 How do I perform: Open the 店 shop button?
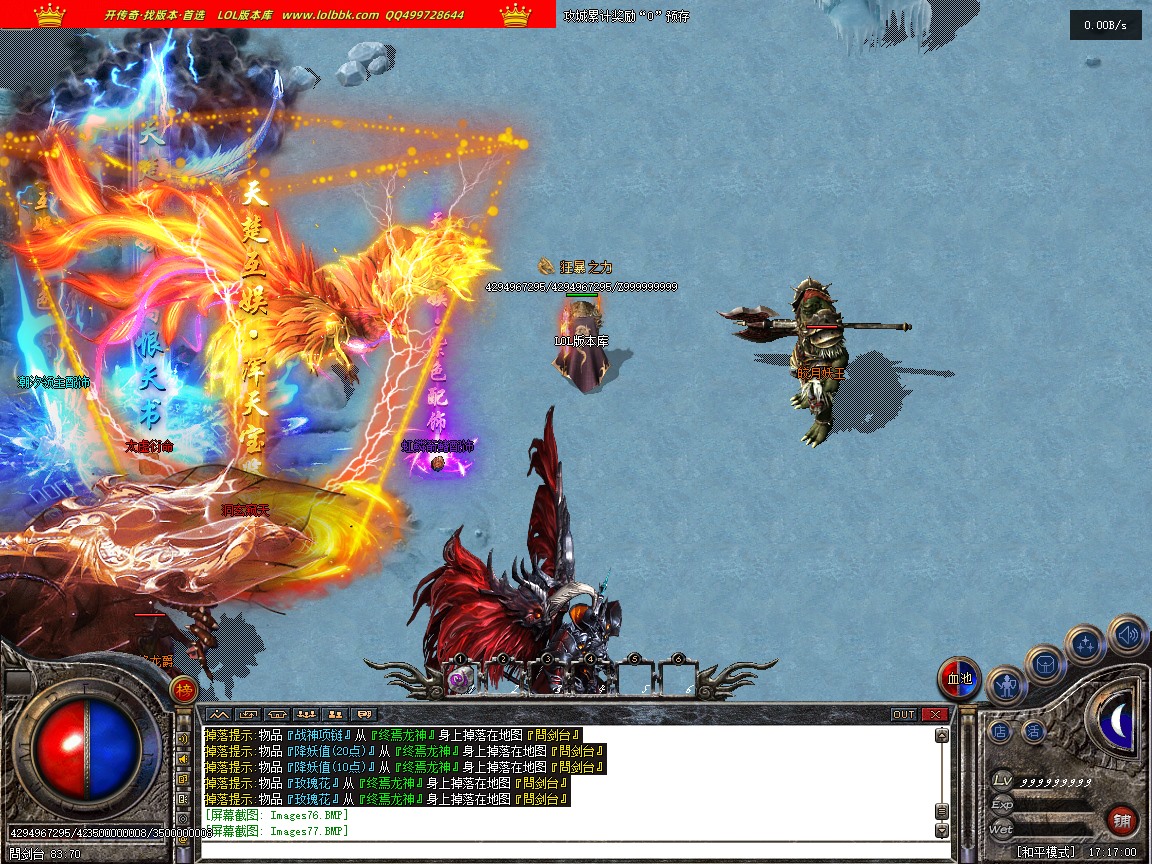tap(1001, 732)
